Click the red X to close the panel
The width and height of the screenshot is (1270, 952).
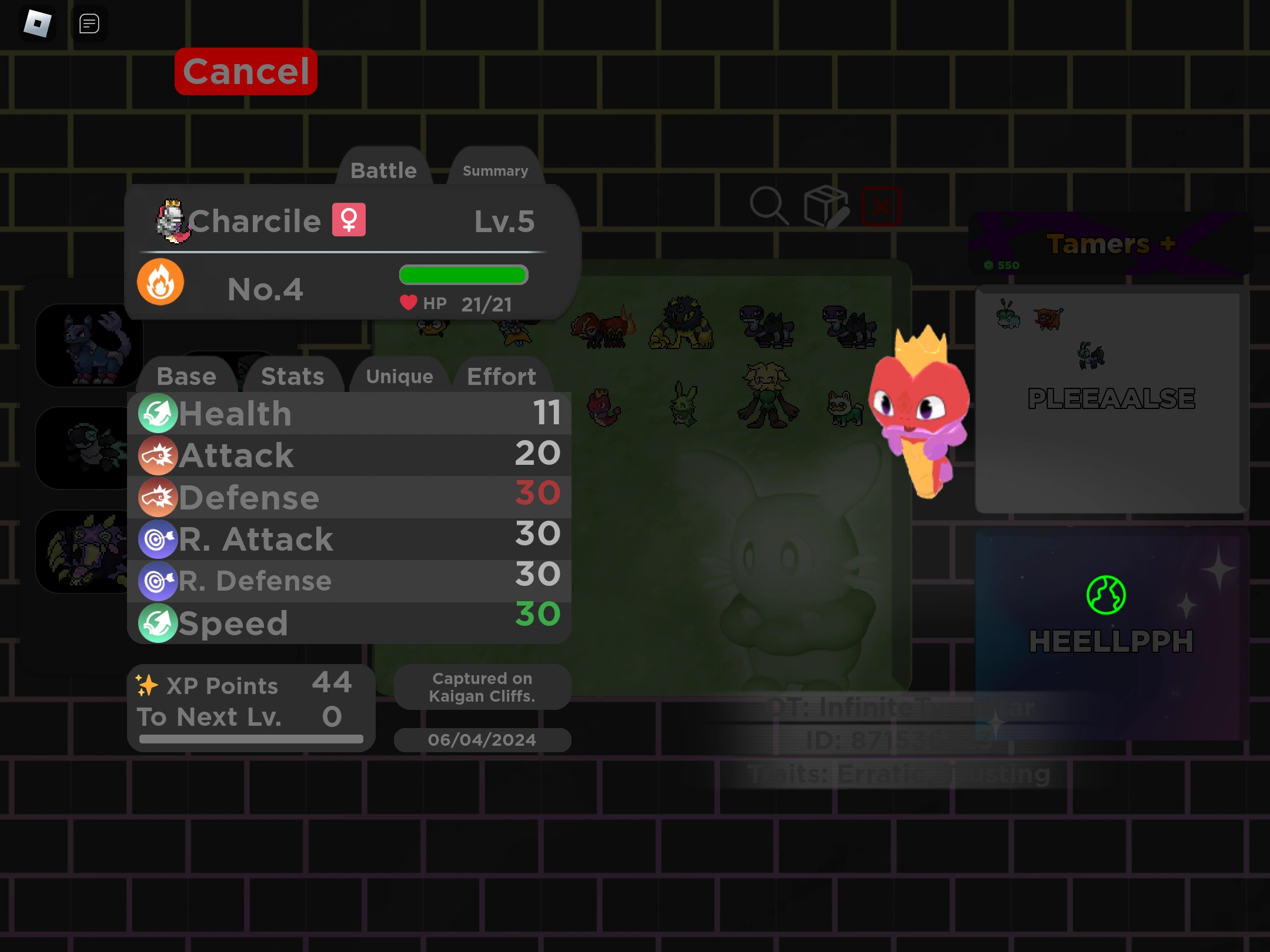[x=881, y=206]
